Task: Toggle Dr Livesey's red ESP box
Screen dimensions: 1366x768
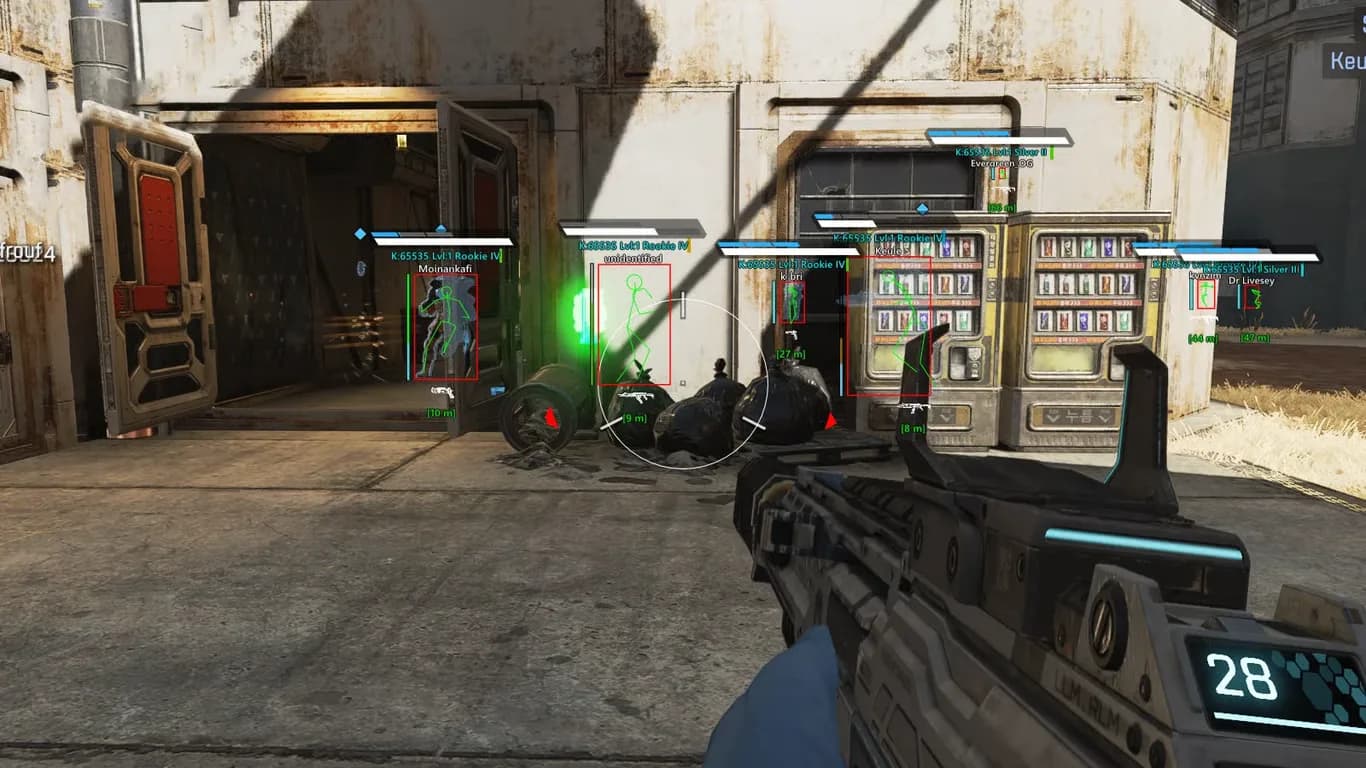Action: click(1252, 296)
